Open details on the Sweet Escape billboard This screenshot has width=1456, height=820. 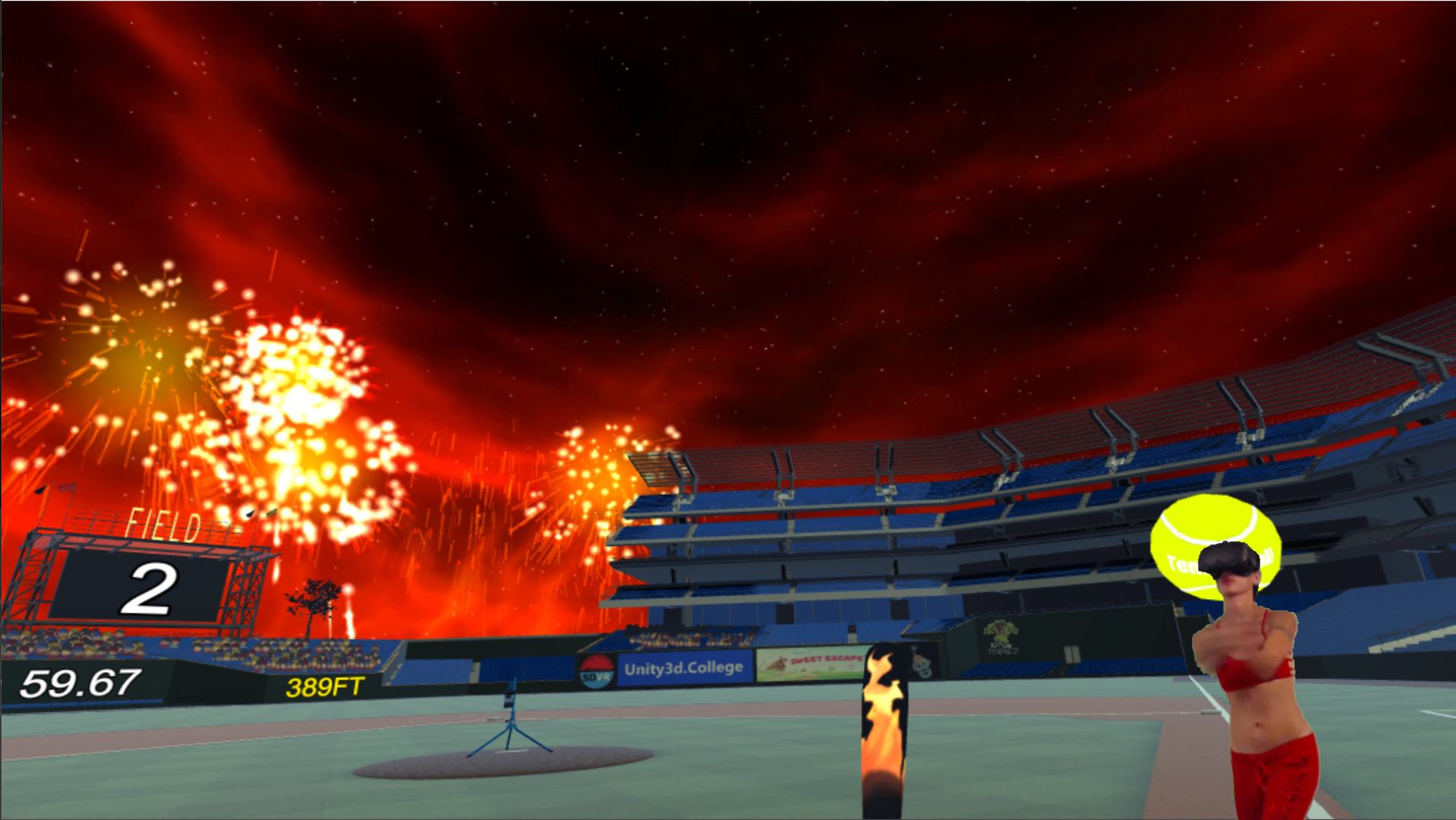tap(806, 664)
